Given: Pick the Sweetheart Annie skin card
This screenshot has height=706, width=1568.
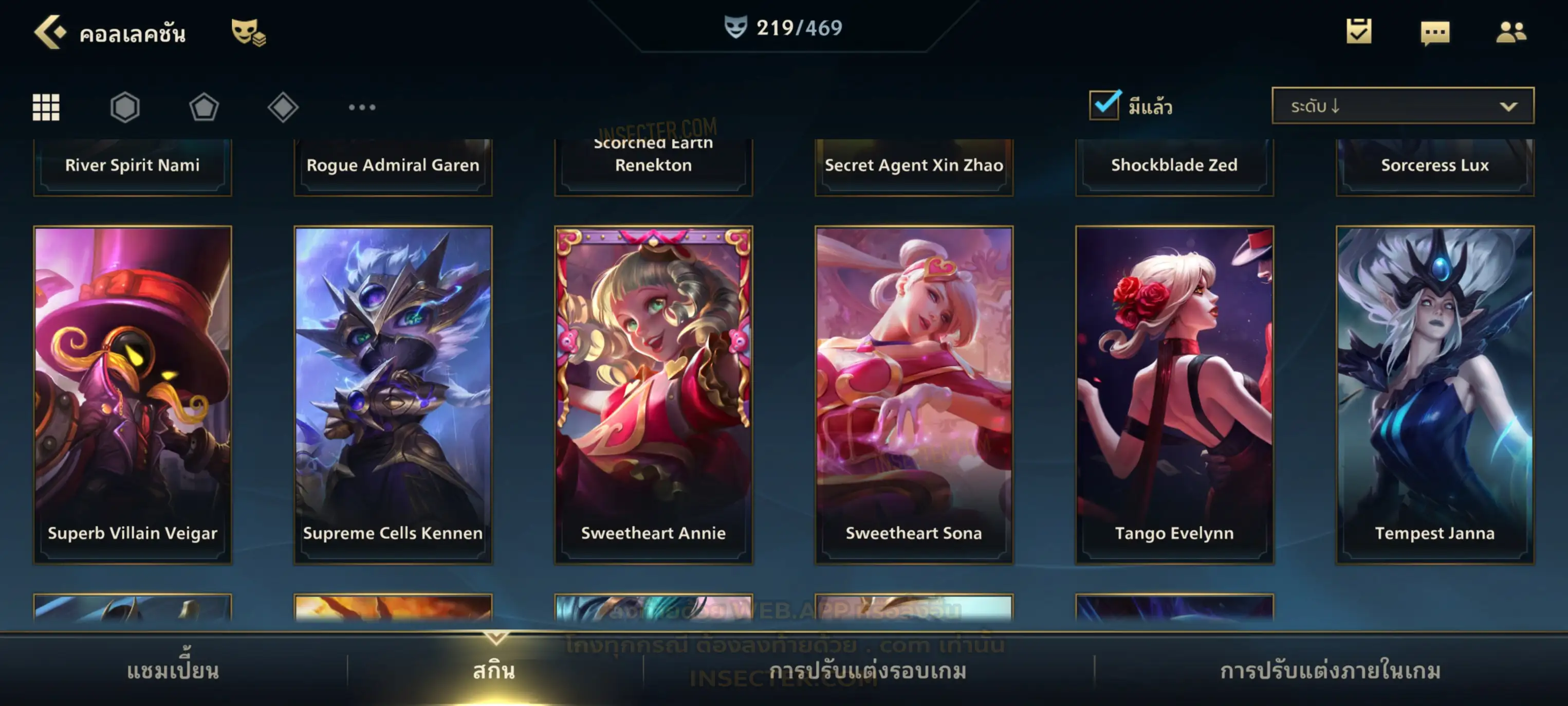Looking at the screenshot, I should click(653, 395).
